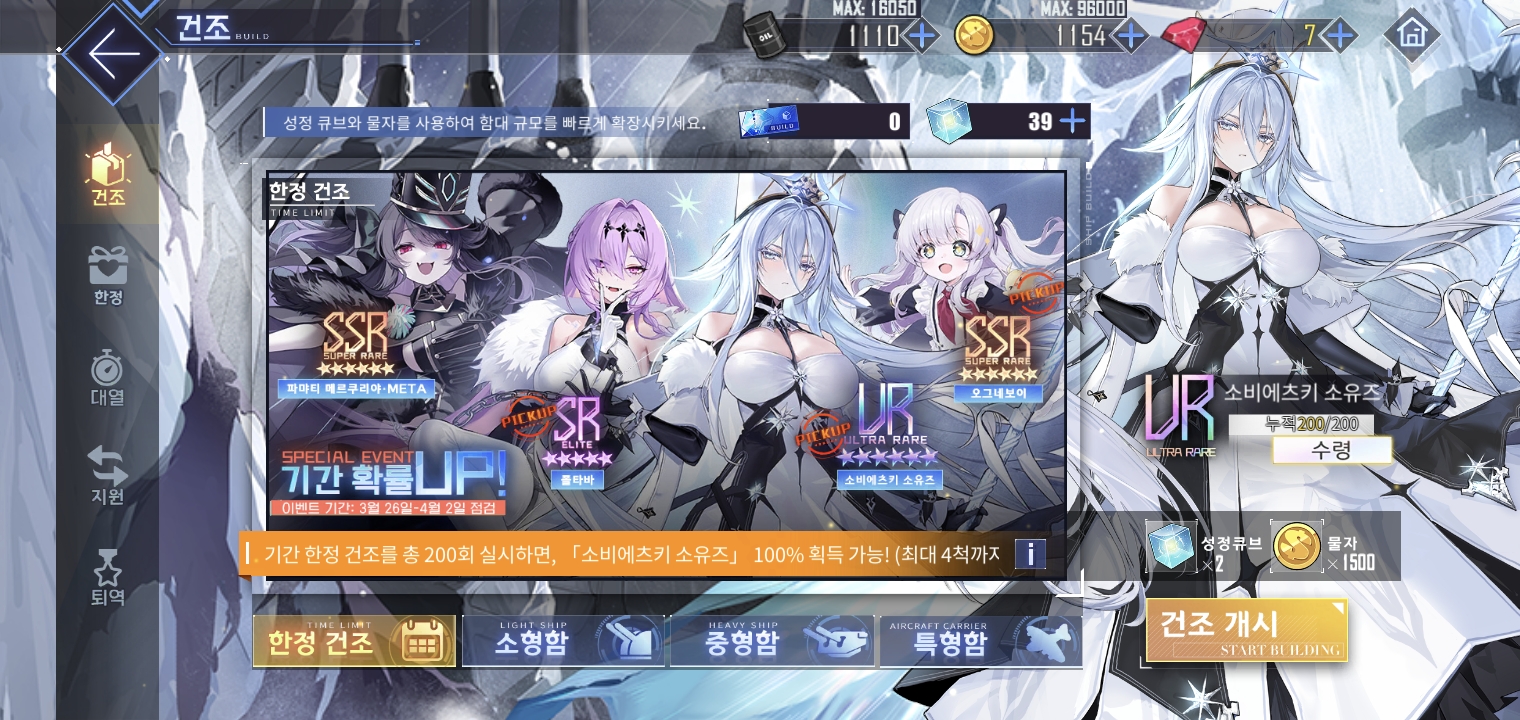This screenshot has width=1520, height=720.
Task: Start building with 건조 개시 button
Action: (1246, 630)
